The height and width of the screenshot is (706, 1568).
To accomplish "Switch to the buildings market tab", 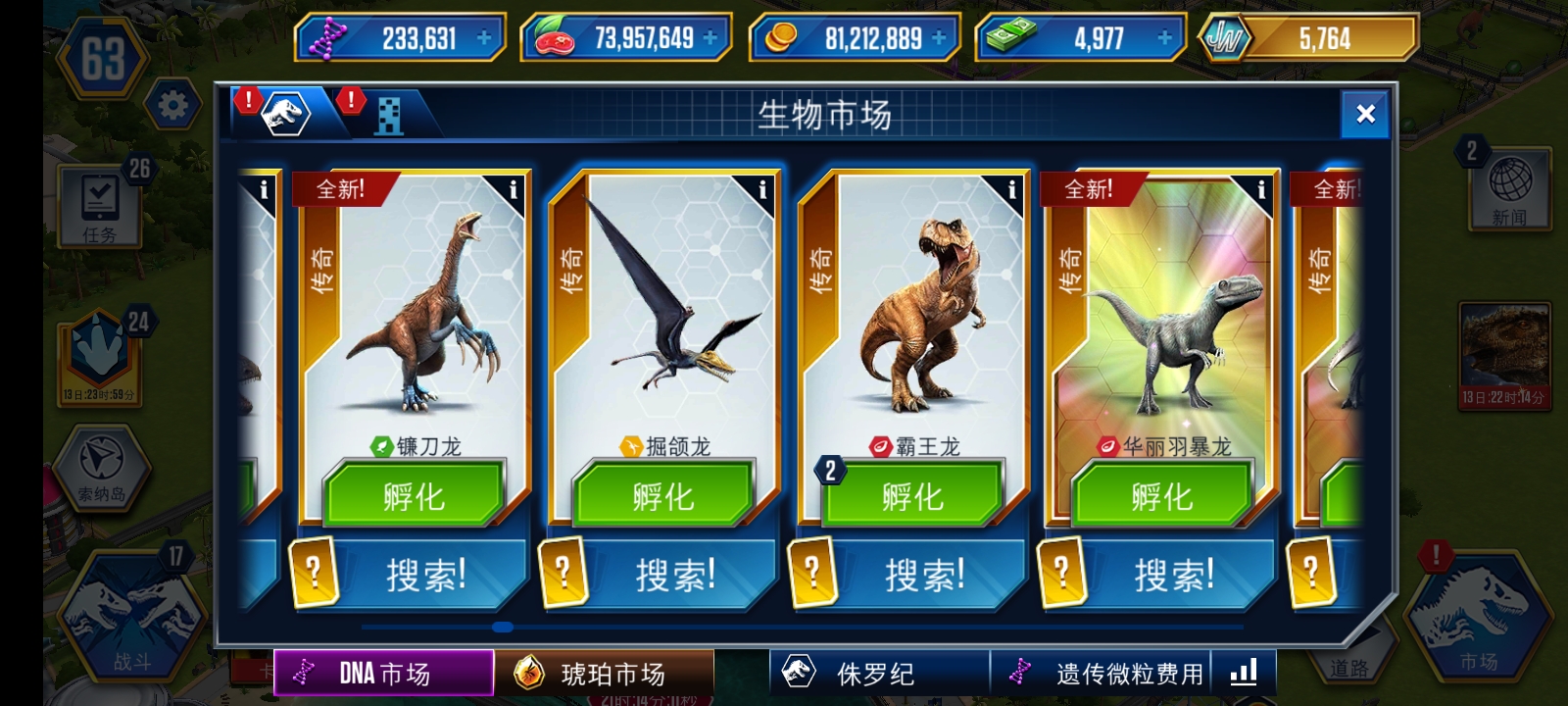I will click(x=388, y=116).
